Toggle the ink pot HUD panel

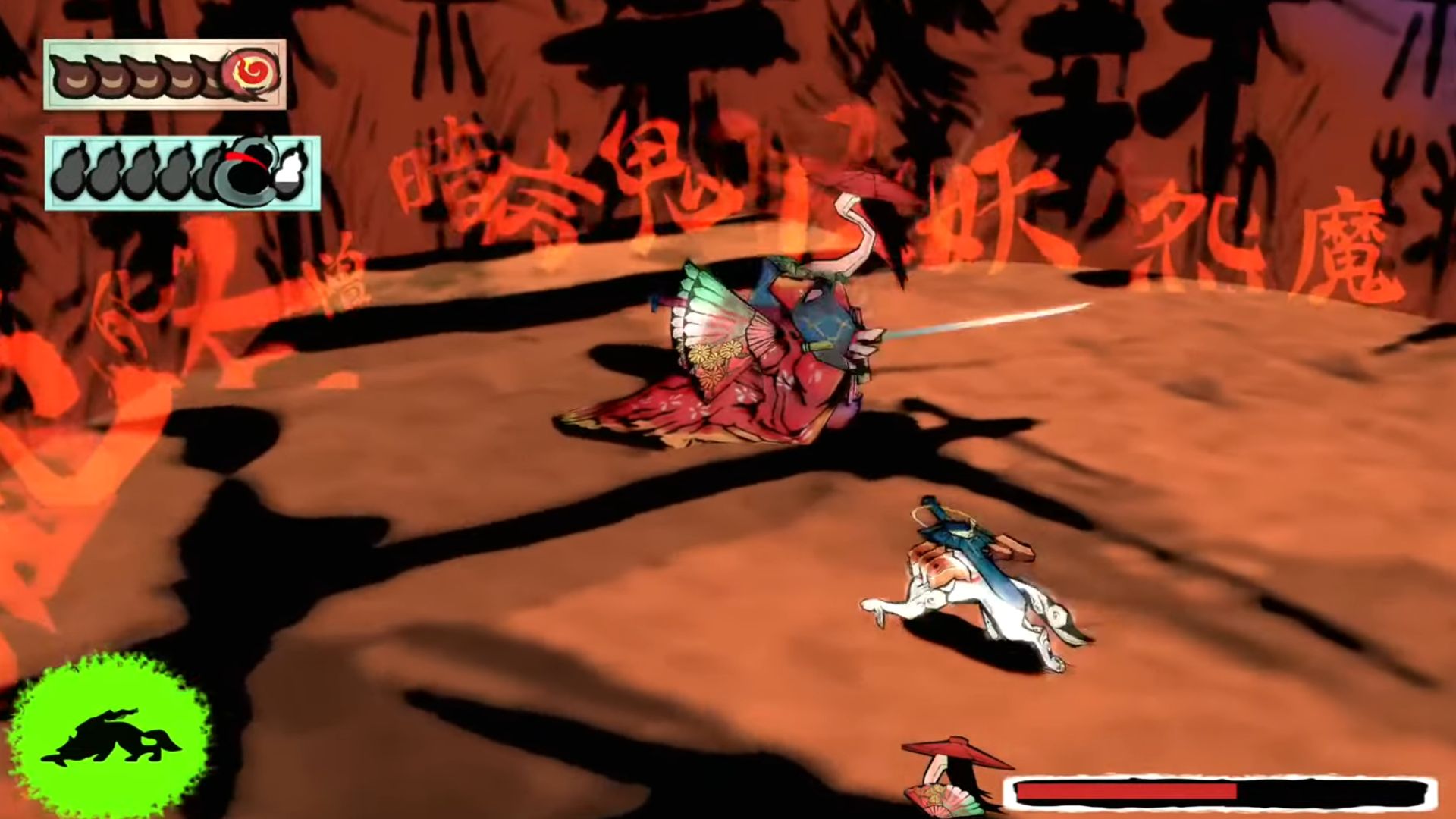[x=186, y=171]
